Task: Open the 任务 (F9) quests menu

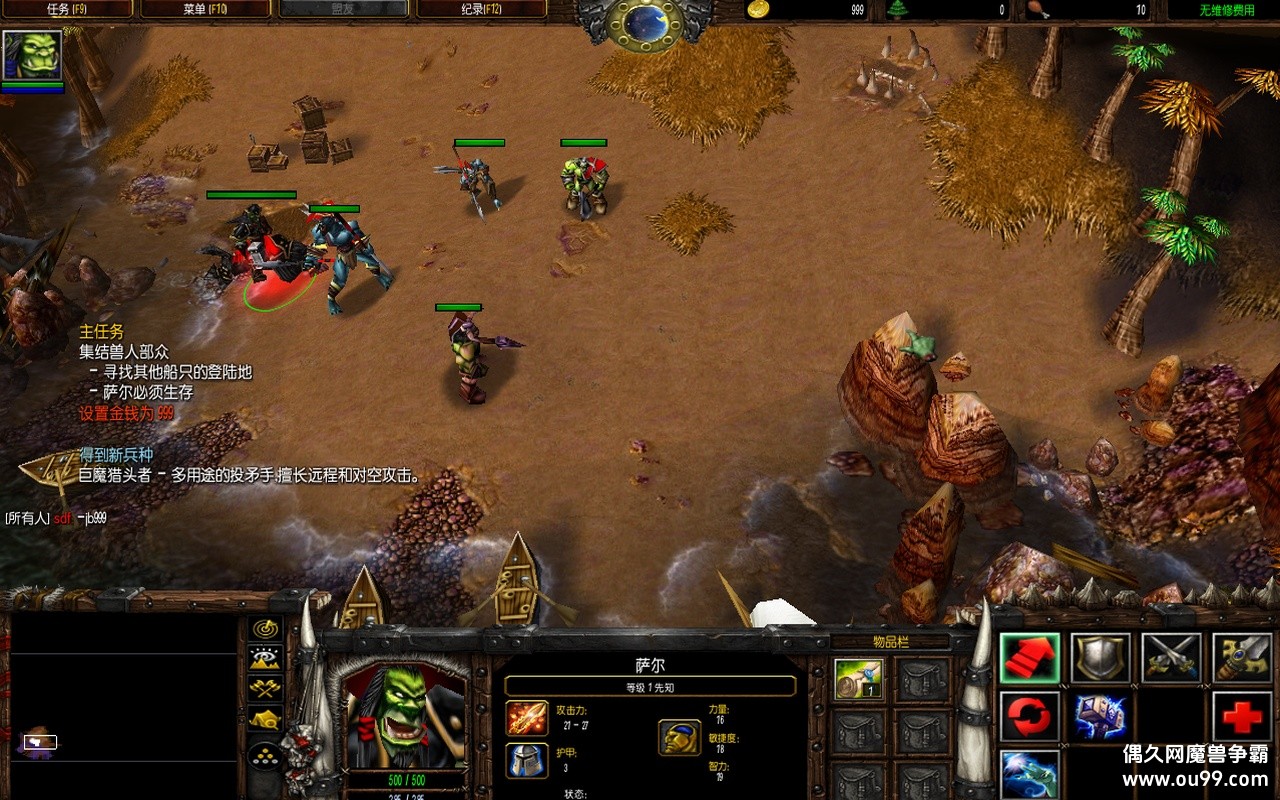Action: [68, 10]
